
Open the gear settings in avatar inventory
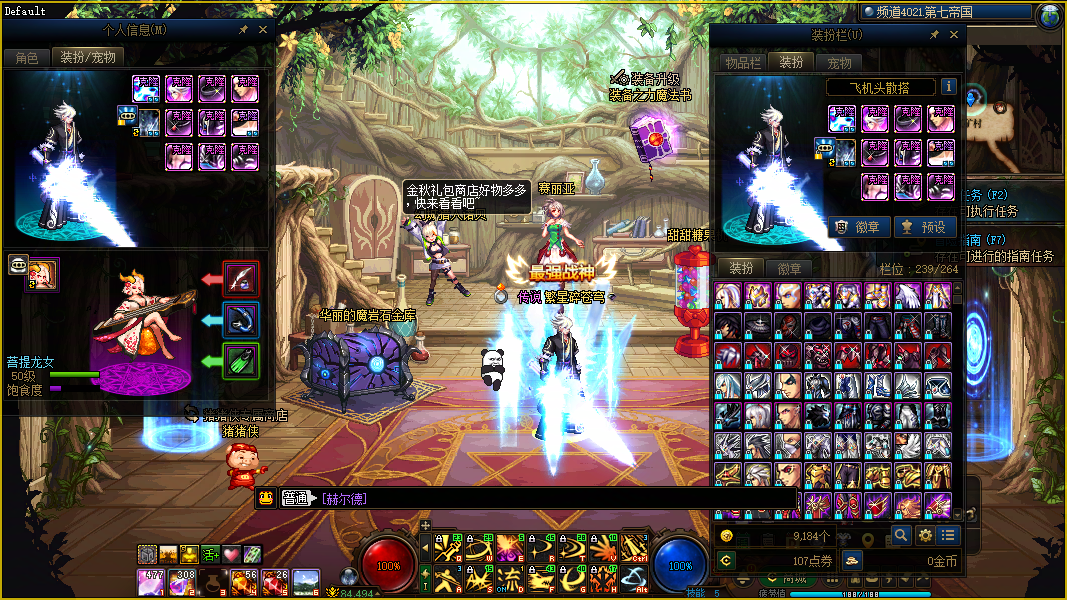click(924, 535)
